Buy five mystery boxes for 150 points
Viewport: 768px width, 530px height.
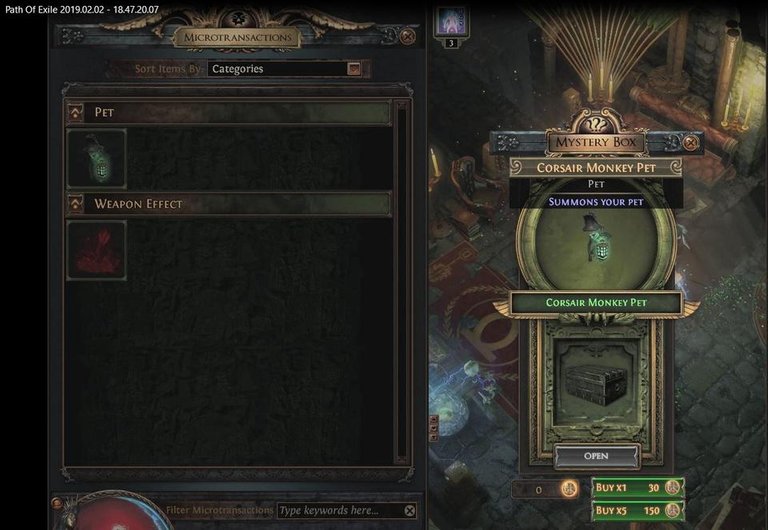pyautogui.click(x=636, y=511)
